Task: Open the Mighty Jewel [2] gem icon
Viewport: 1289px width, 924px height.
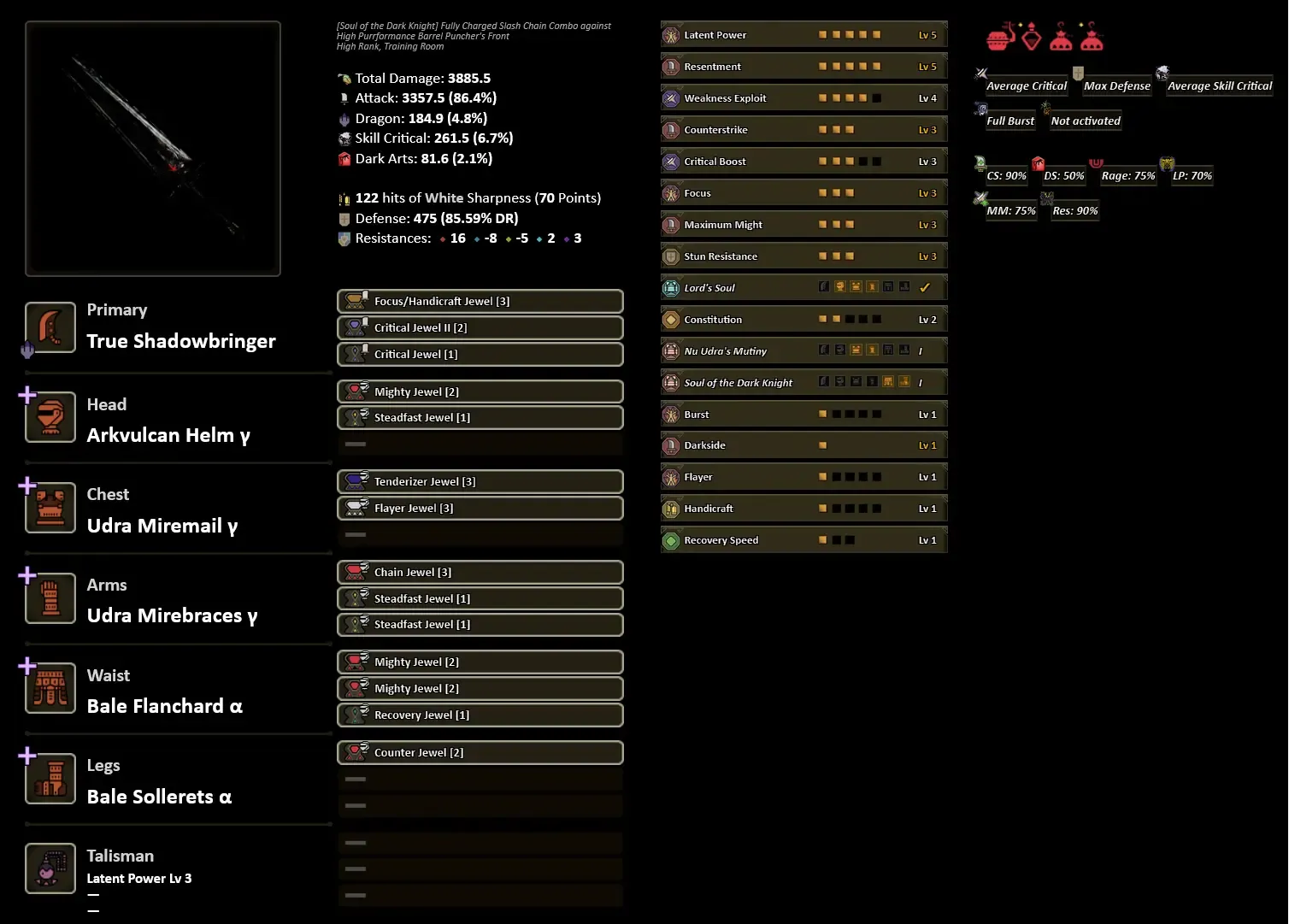Action: (358, 391)
